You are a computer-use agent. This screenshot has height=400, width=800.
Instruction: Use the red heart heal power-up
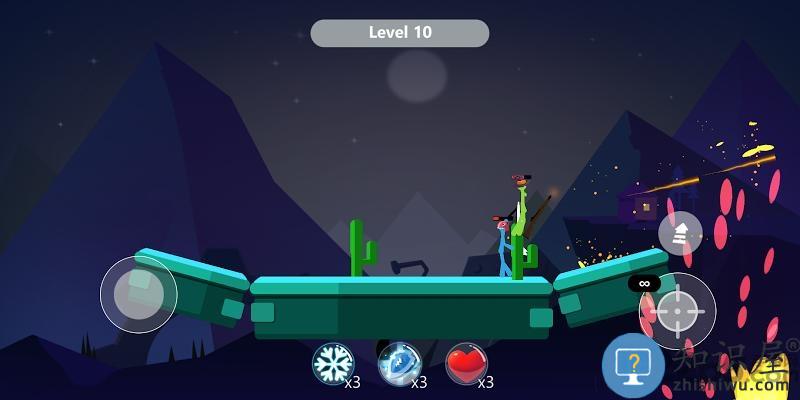point(466,363)
